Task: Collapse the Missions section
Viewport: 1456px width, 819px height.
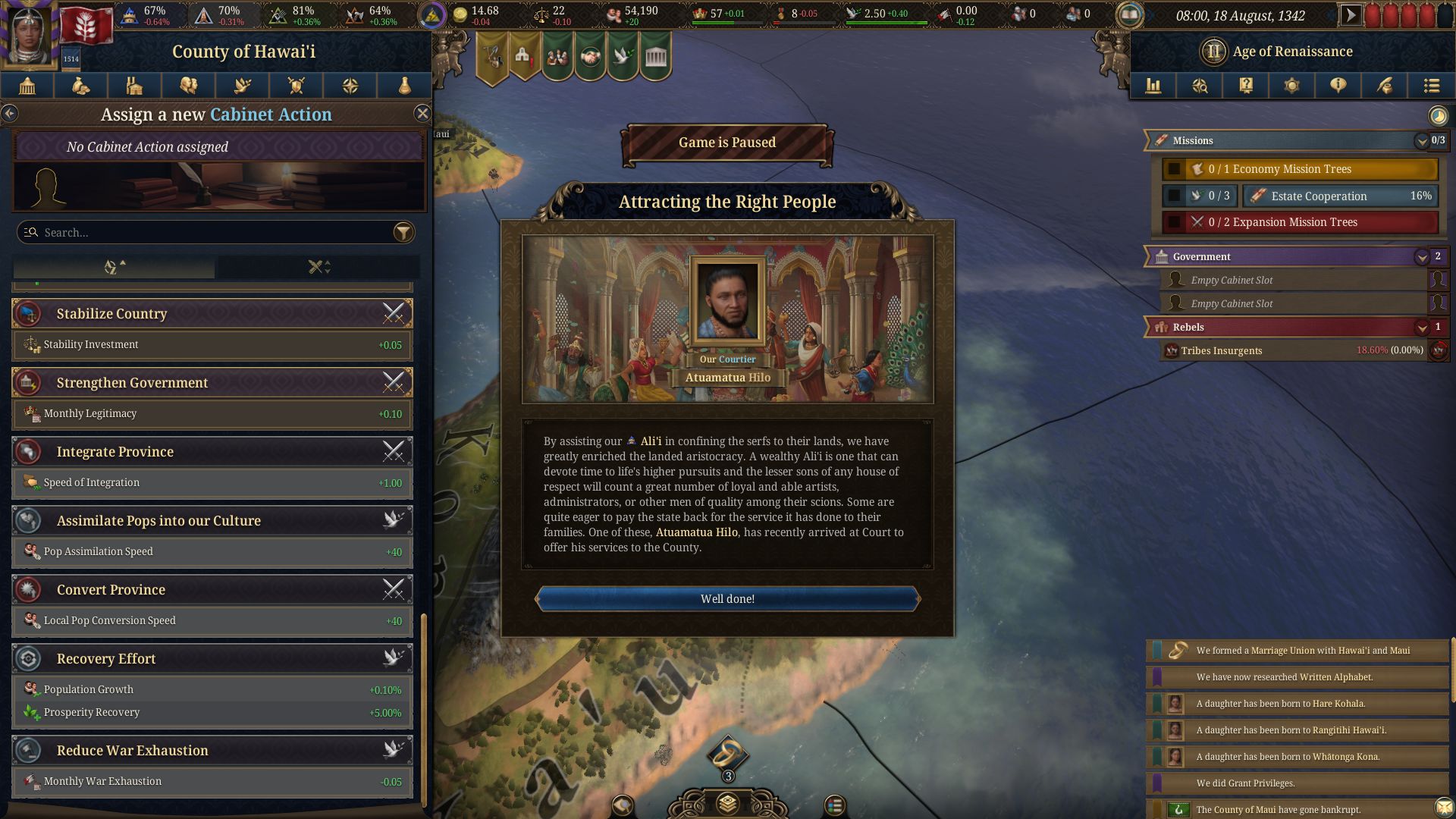Action: 1421,141
